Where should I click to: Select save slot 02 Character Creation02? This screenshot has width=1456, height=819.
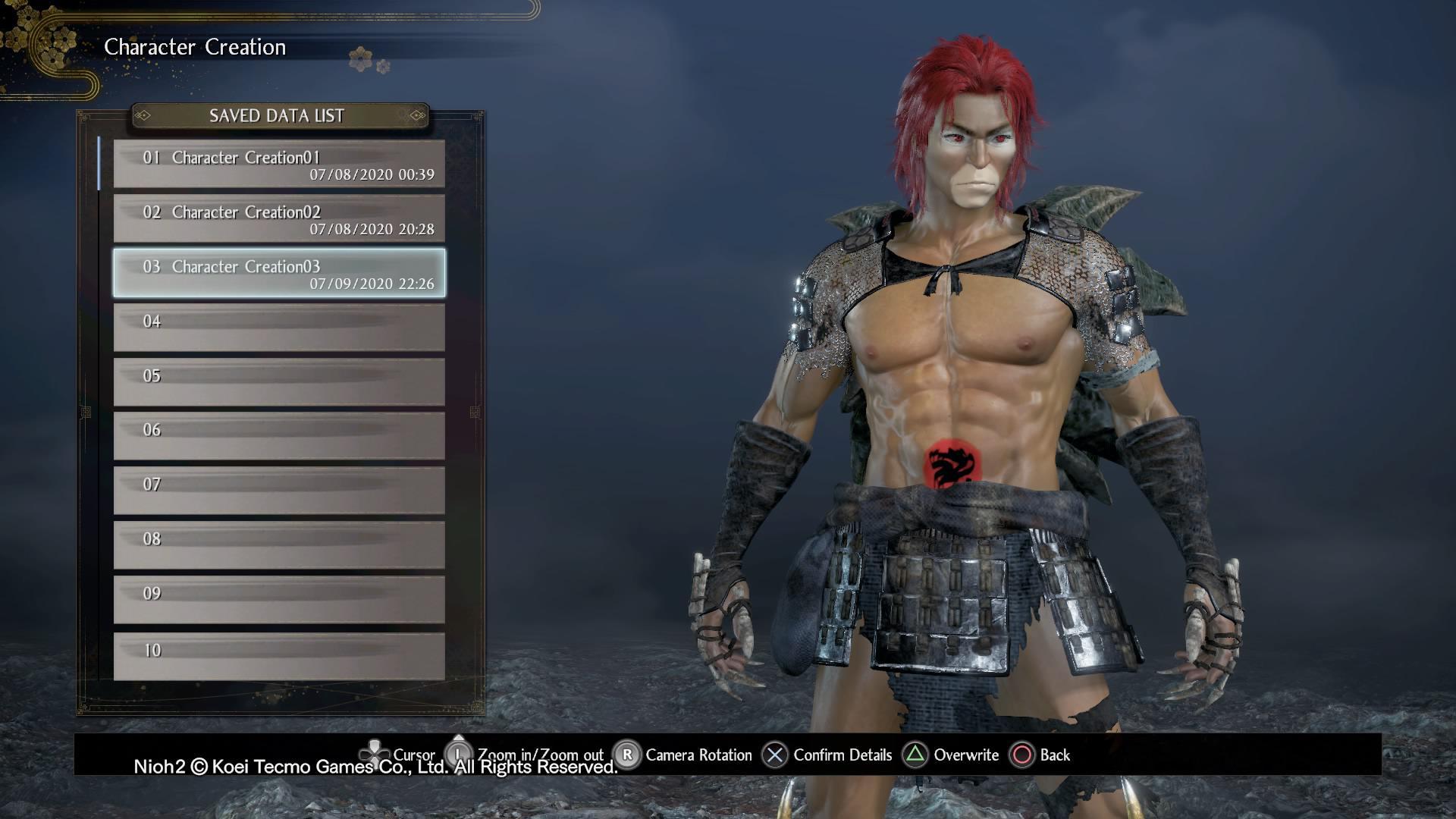pyautogui.click(x=278, y=219)
